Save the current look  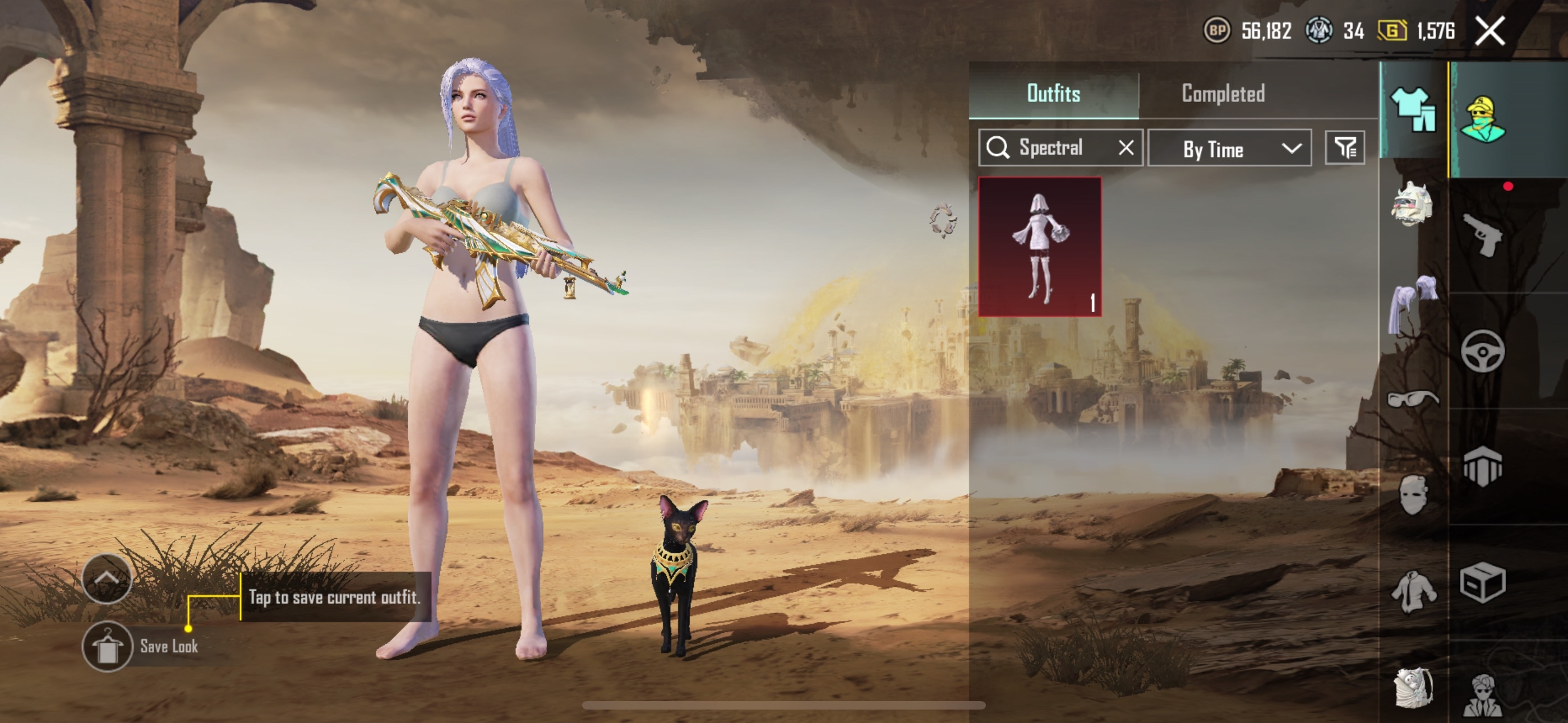click(x=108, y=647)
